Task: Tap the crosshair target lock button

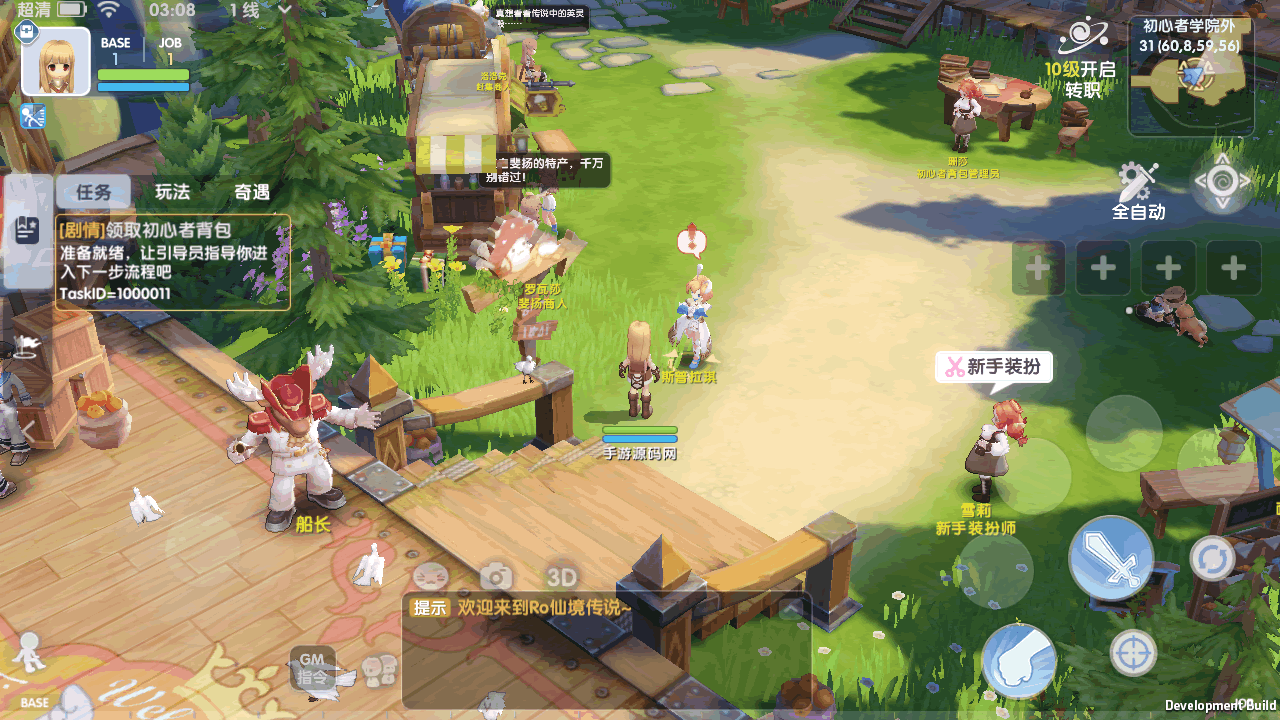Action: (1133, 653)
